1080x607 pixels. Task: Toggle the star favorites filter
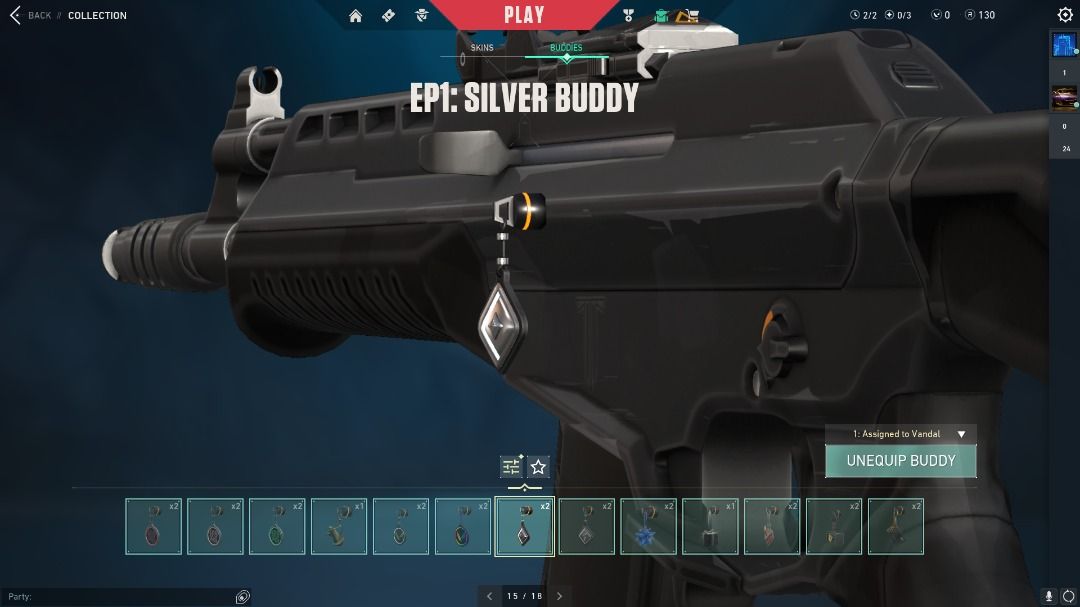[x=538, y=467]
